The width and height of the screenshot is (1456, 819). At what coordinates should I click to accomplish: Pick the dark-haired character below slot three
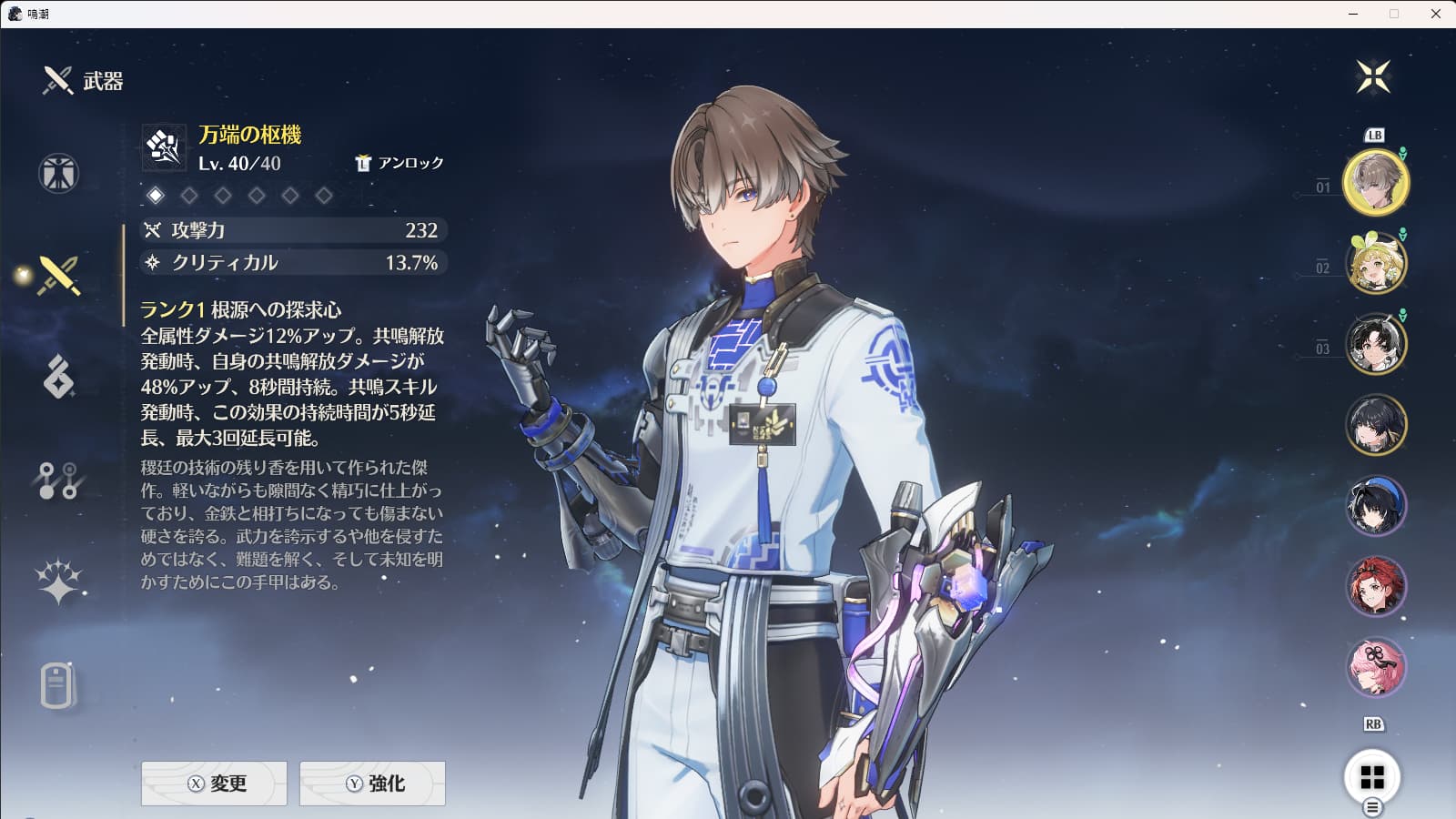click(1375, 424)
